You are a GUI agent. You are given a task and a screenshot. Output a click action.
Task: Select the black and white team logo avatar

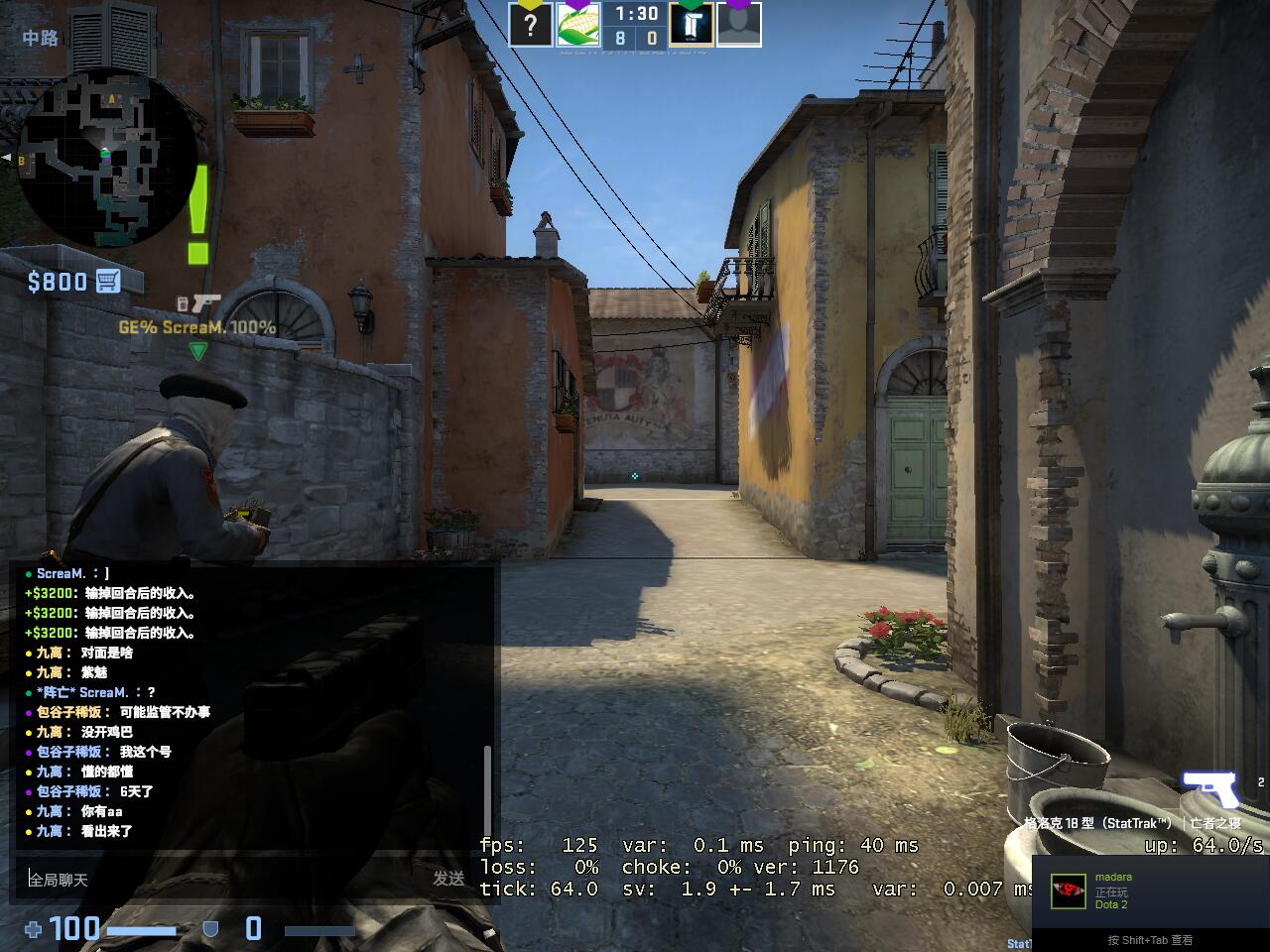(x=691, y=25)
